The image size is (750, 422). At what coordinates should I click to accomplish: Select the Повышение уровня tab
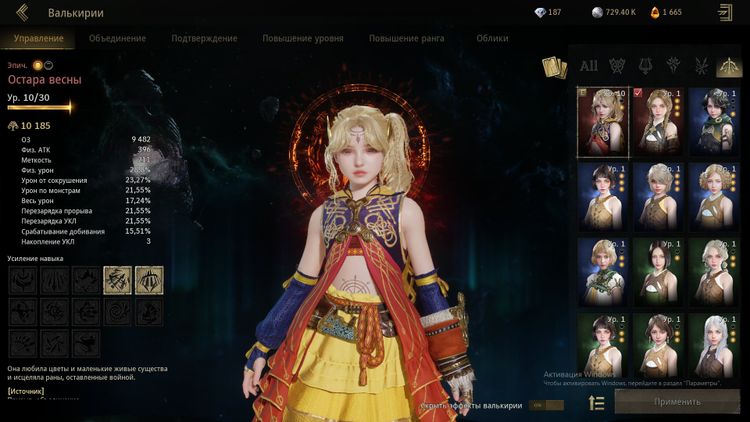[x=303, y=38]
